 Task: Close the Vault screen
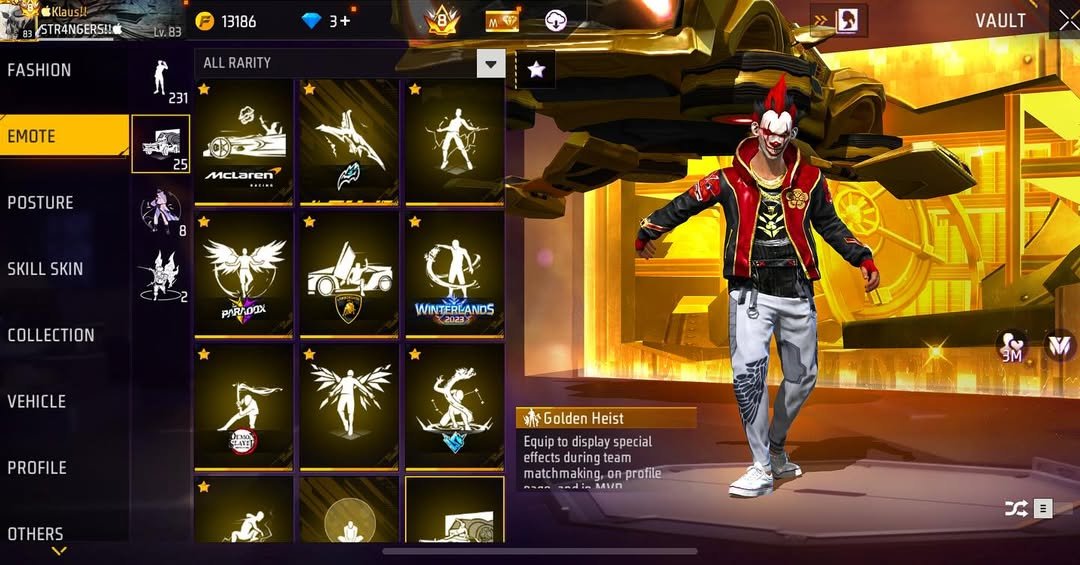(x=1067, y=20)
